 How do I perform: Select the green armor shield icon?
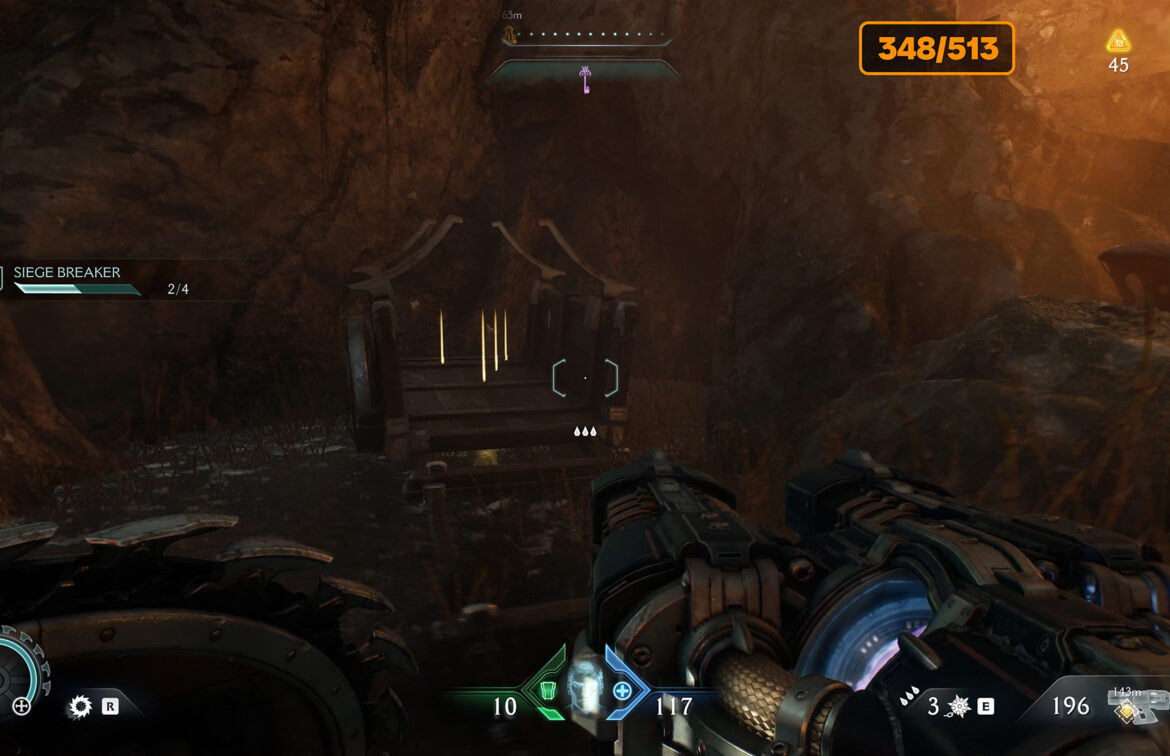point(547,690)
